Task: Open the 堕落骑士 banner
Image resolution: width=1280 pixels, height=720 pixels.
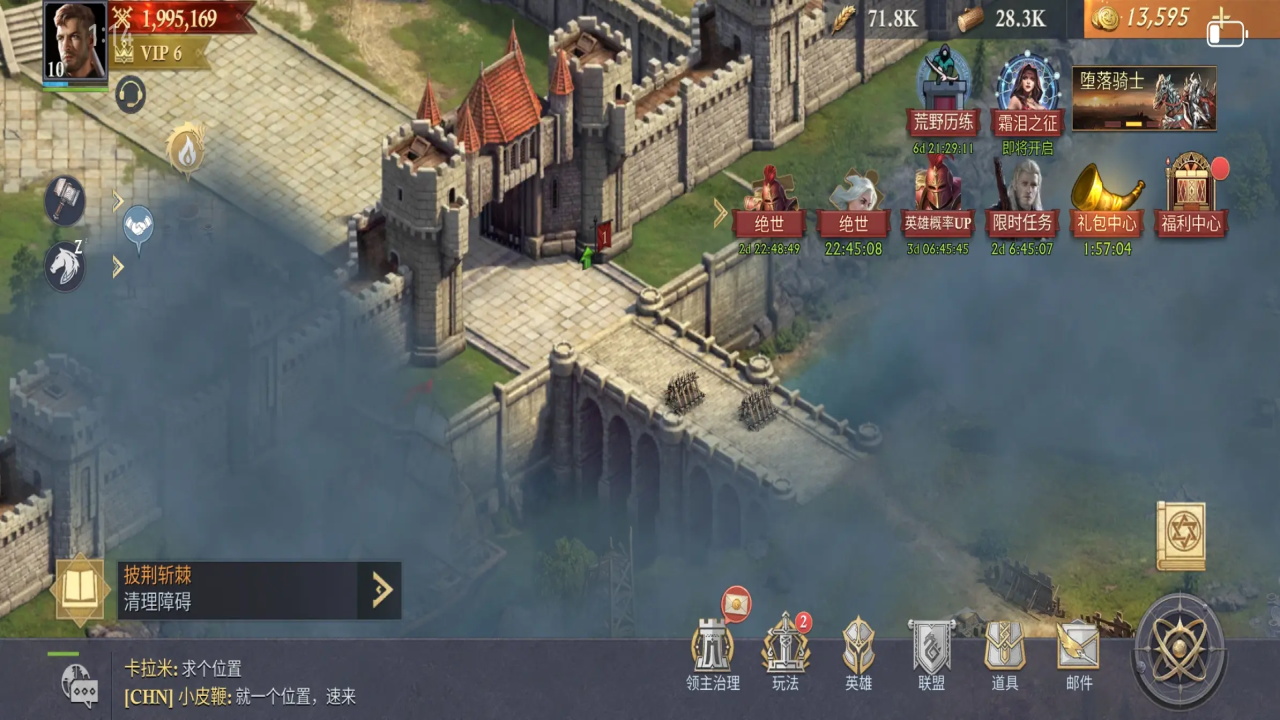Action: tap(1144, 99)
